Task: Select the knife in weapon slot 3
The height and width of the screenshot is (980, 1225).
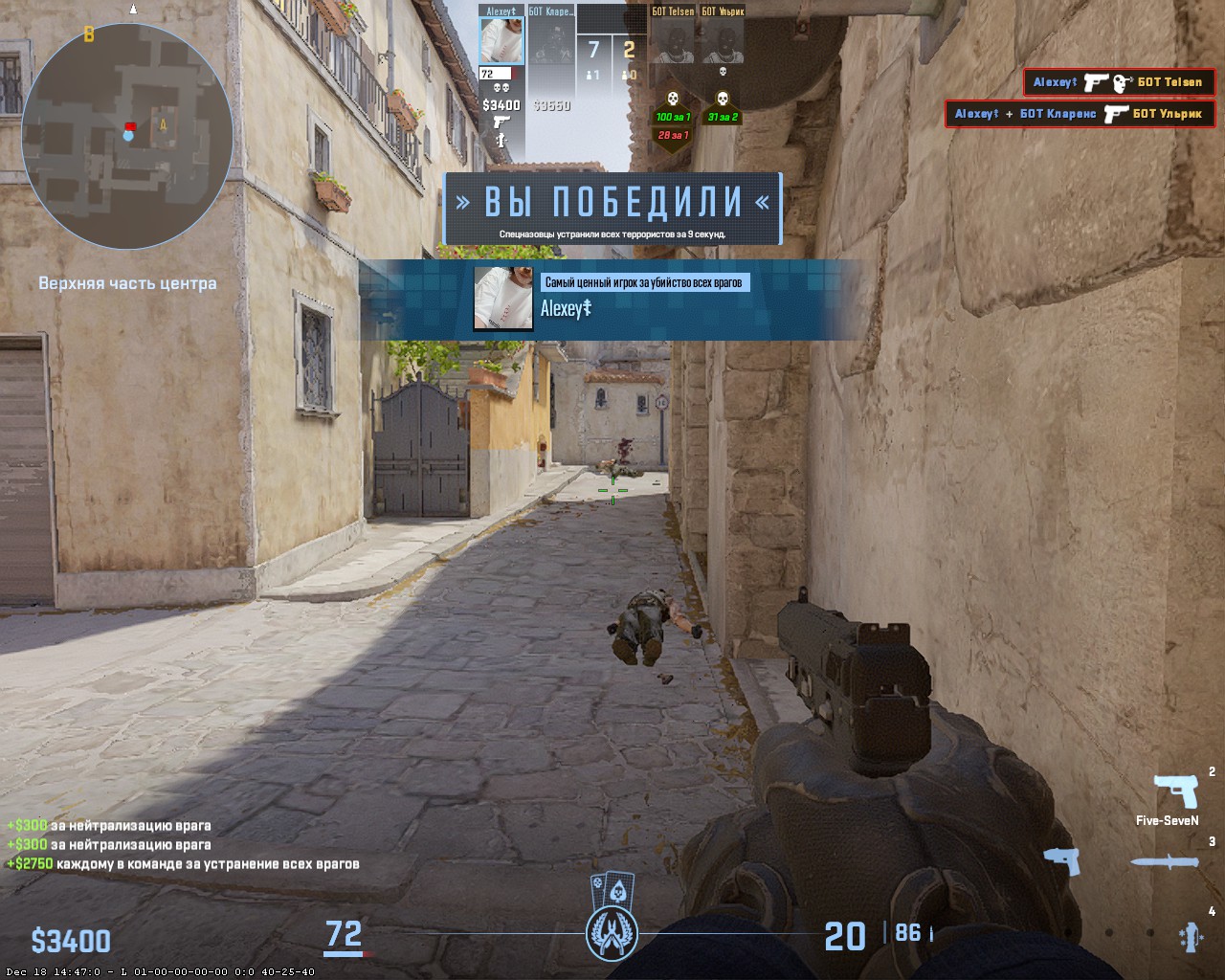Action: click(x=1163, y=863)
